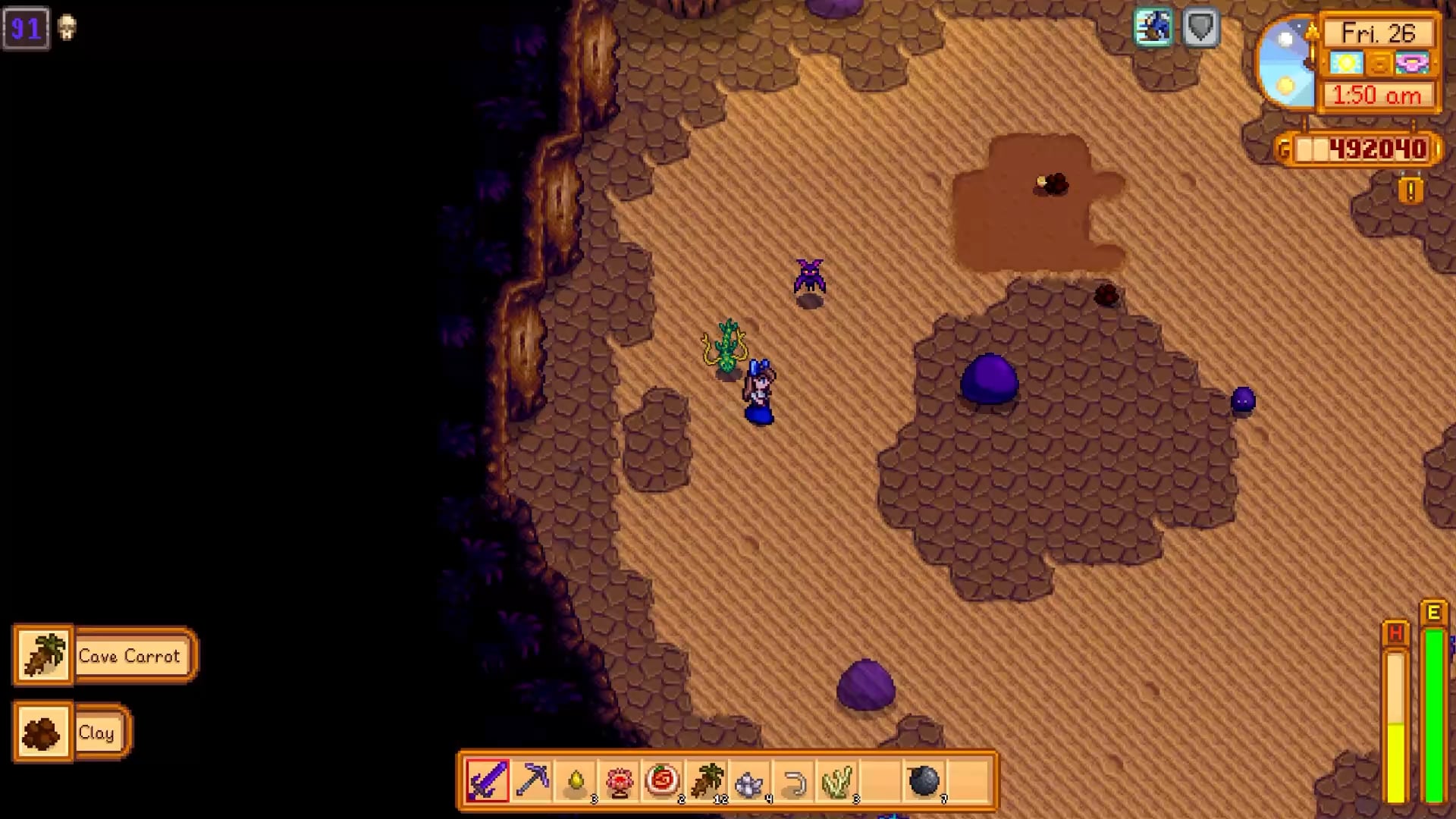Select the white crystal cluster slot
The width and height of the screenshot is (1456, 819).
(750, 780)
